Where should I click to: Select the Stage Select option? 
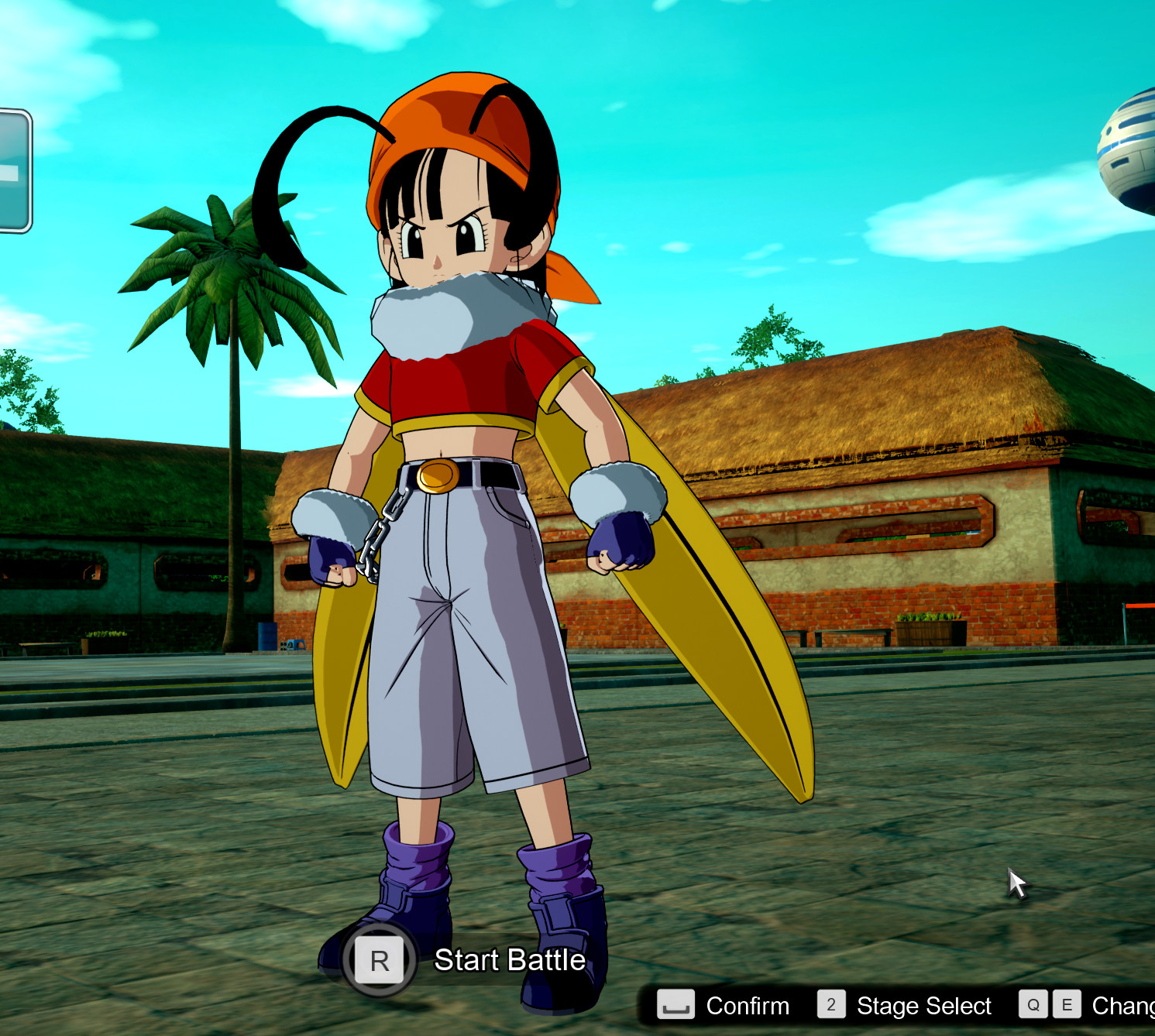pos(924,1006)
